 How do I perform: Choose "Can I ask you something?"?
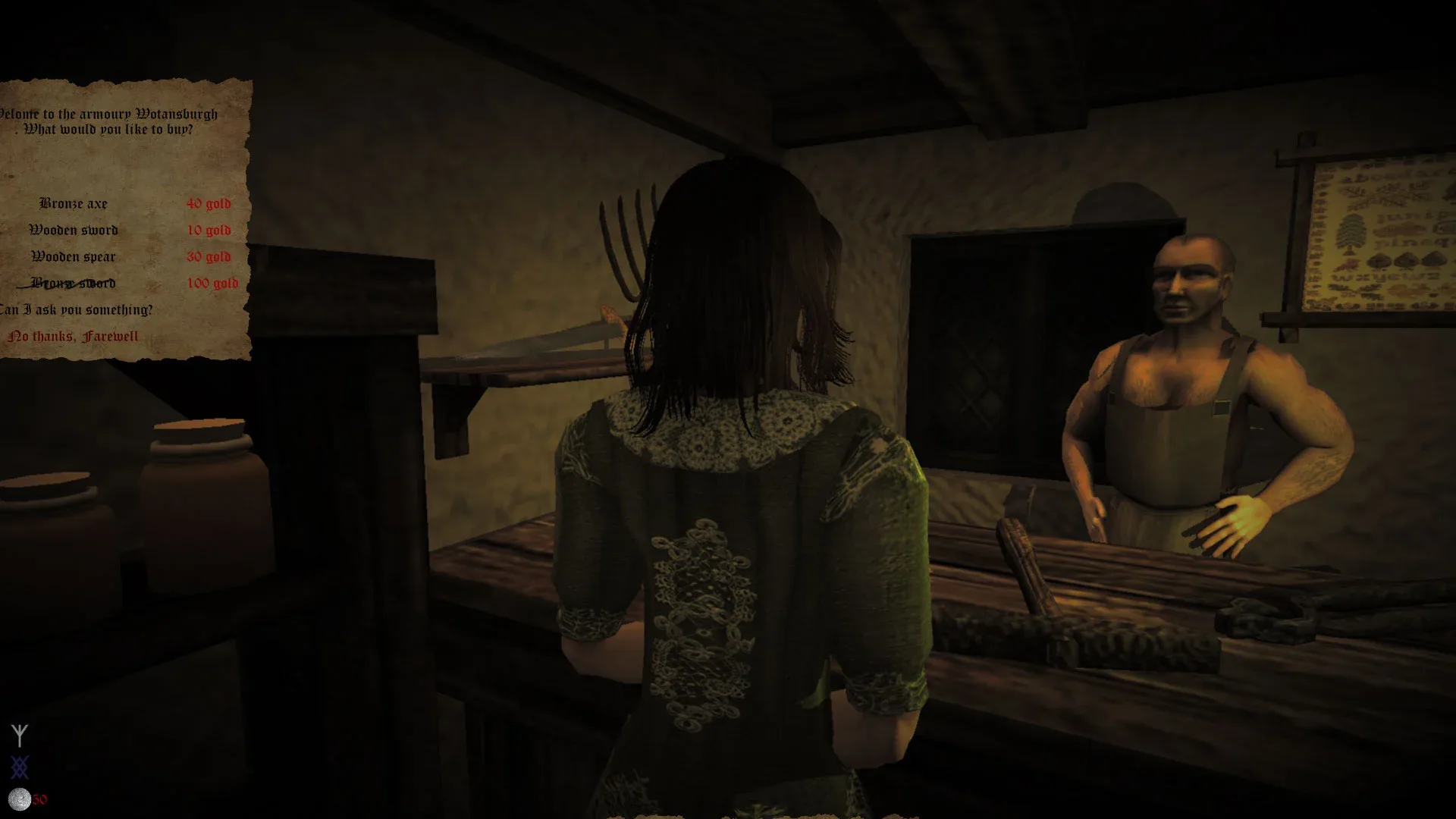coord(78,309)
